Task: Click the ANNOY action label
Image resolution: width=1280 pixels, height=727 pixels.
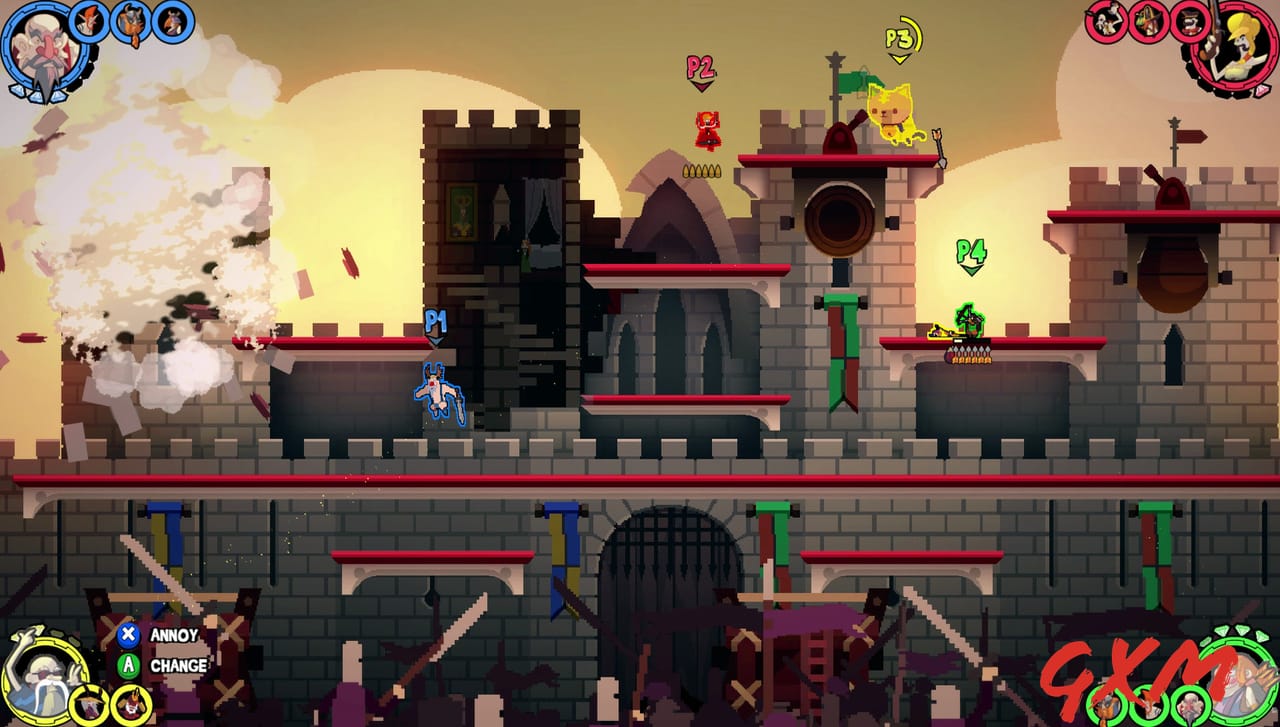Action: [x=172, y=634]
